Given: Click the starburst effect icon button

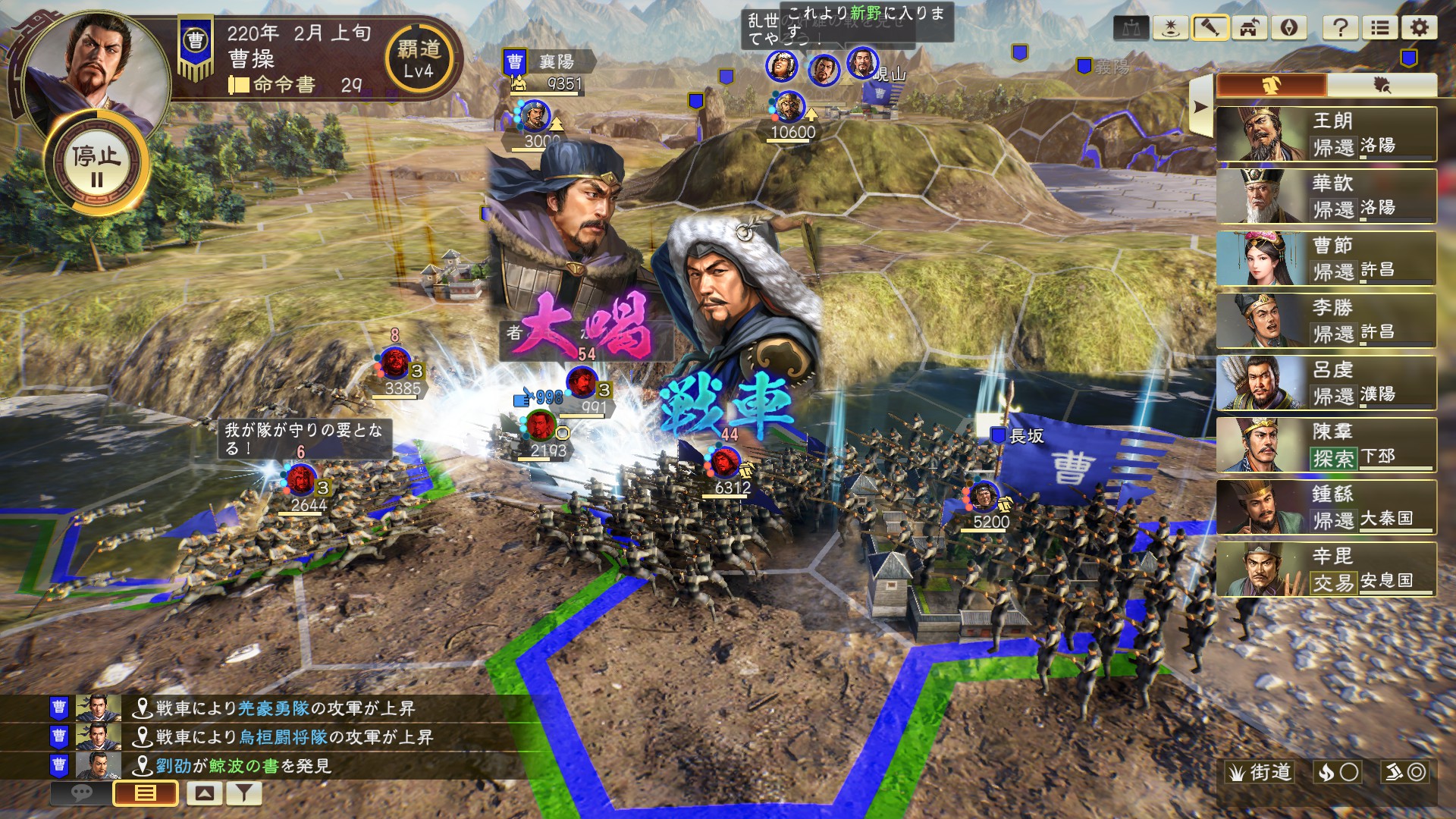Looking at the screenshot, I should click(x=1170, y=28).
